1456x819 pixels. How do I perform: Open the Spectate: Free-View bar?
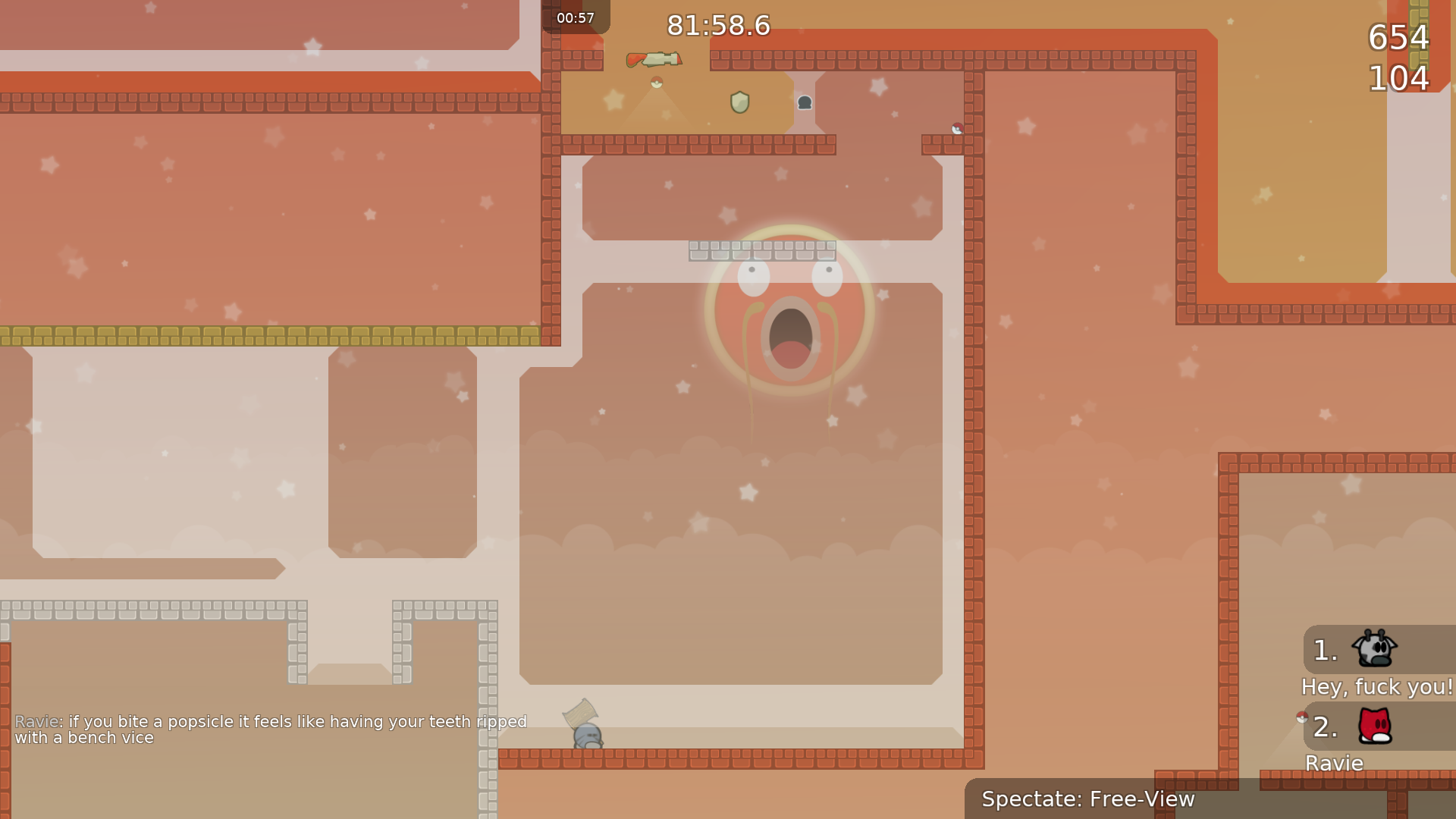point(1088,799)
